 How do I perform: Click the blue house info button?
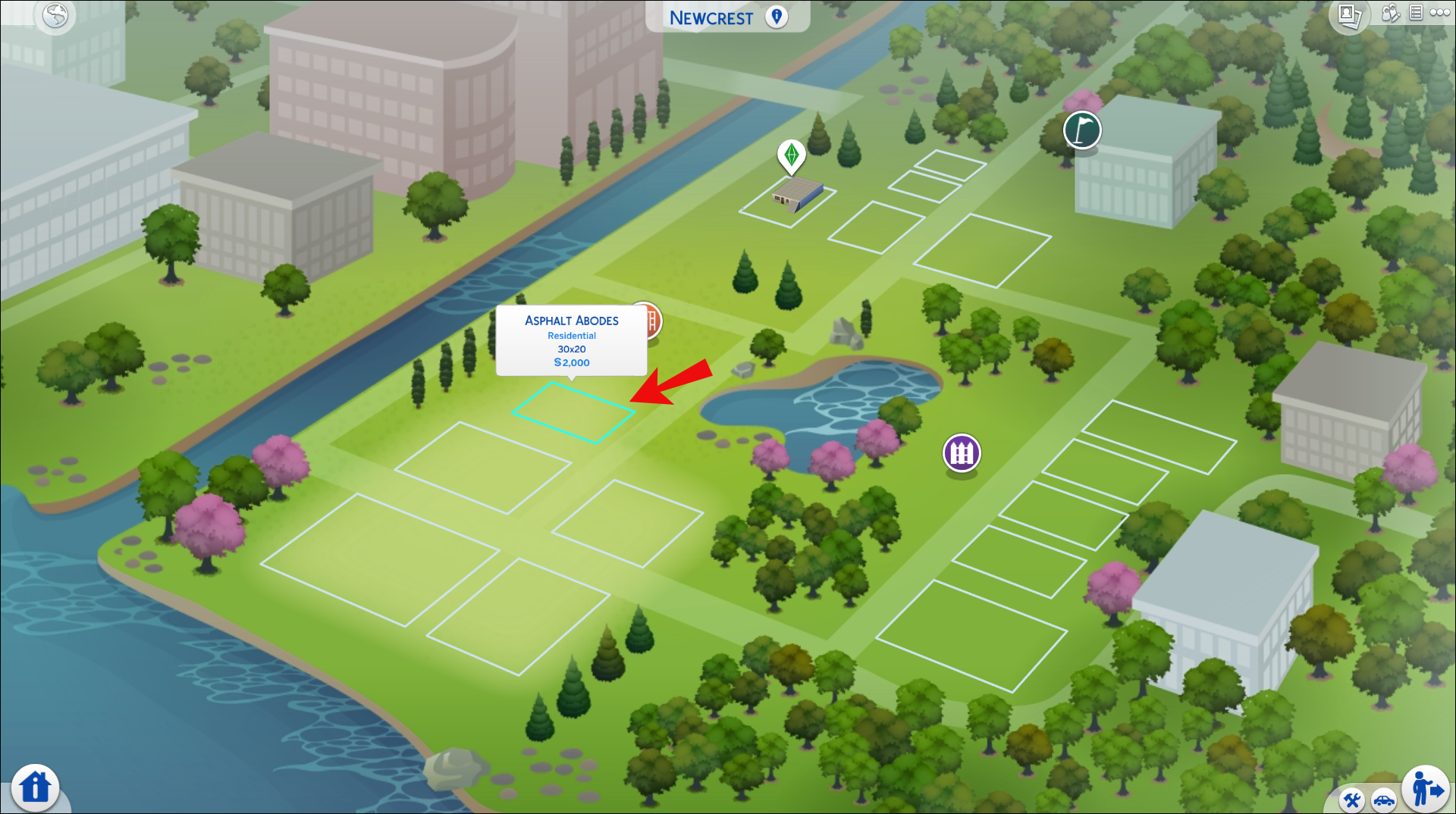pyautogui.click(x=35, y=787)
